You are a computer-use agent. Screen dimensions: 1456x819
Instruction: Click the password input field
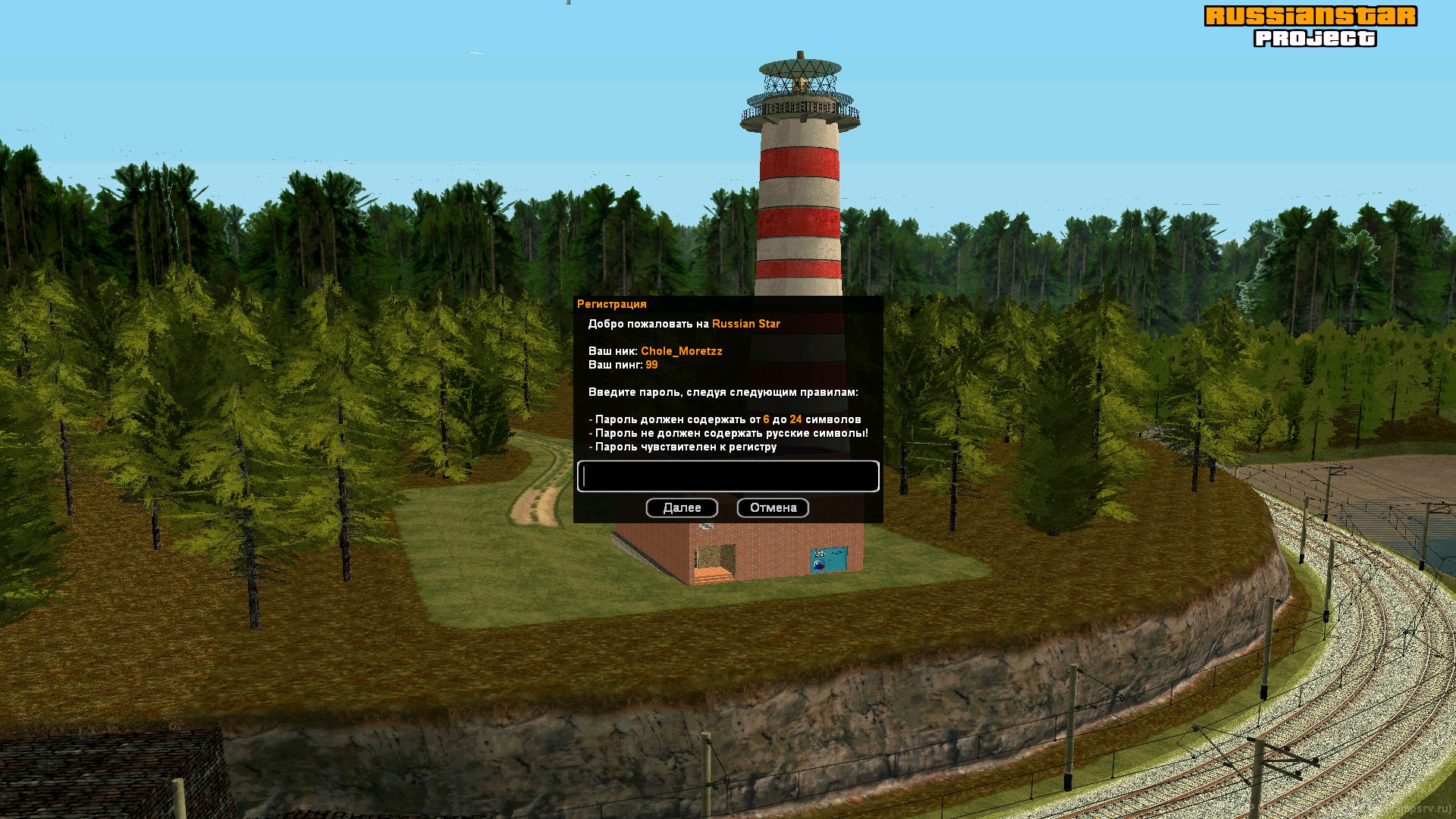pos(728,476)
